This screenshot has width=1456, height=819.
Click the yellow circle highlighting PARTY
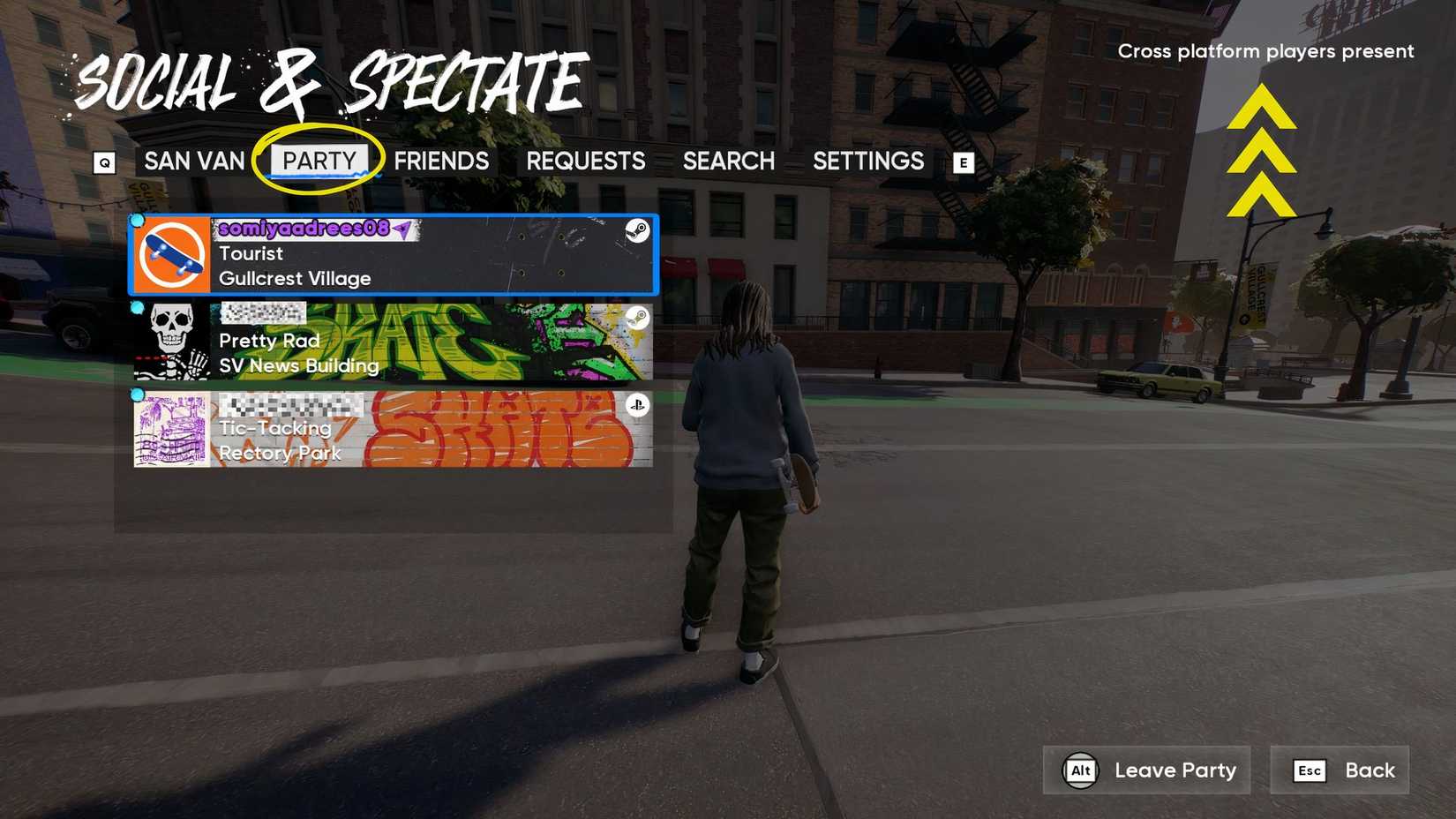click(x=319, y=159)
